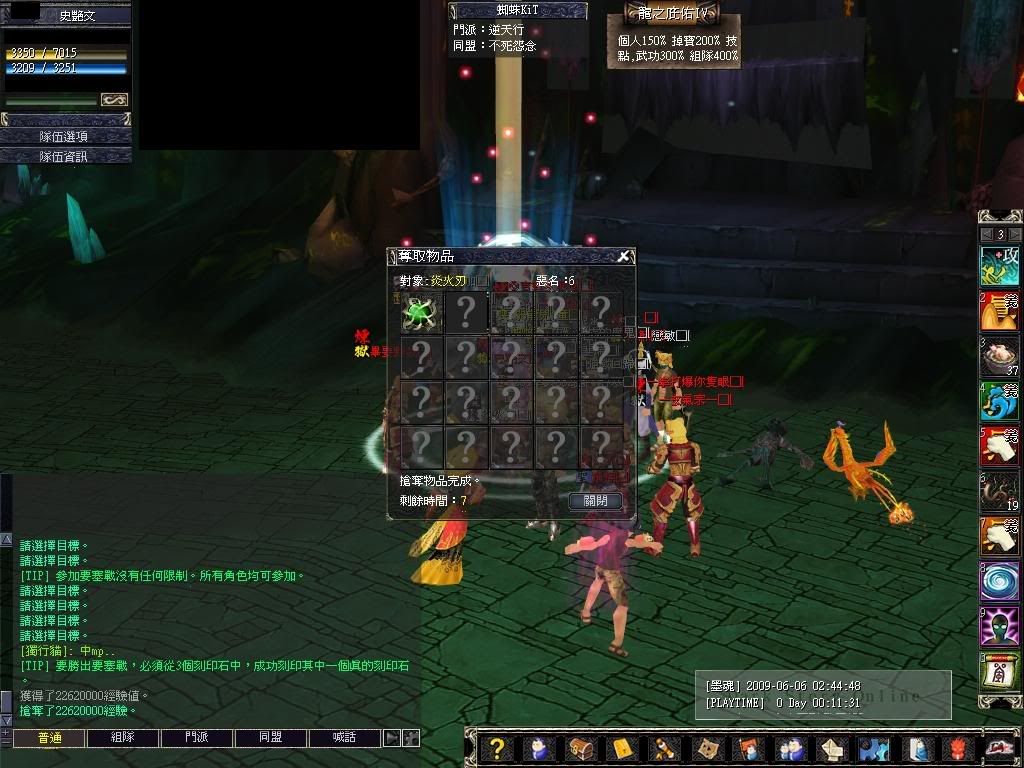
Task: Open 隊伍資訊 party information
Action: pyautogui.click(x=65, y=156)
